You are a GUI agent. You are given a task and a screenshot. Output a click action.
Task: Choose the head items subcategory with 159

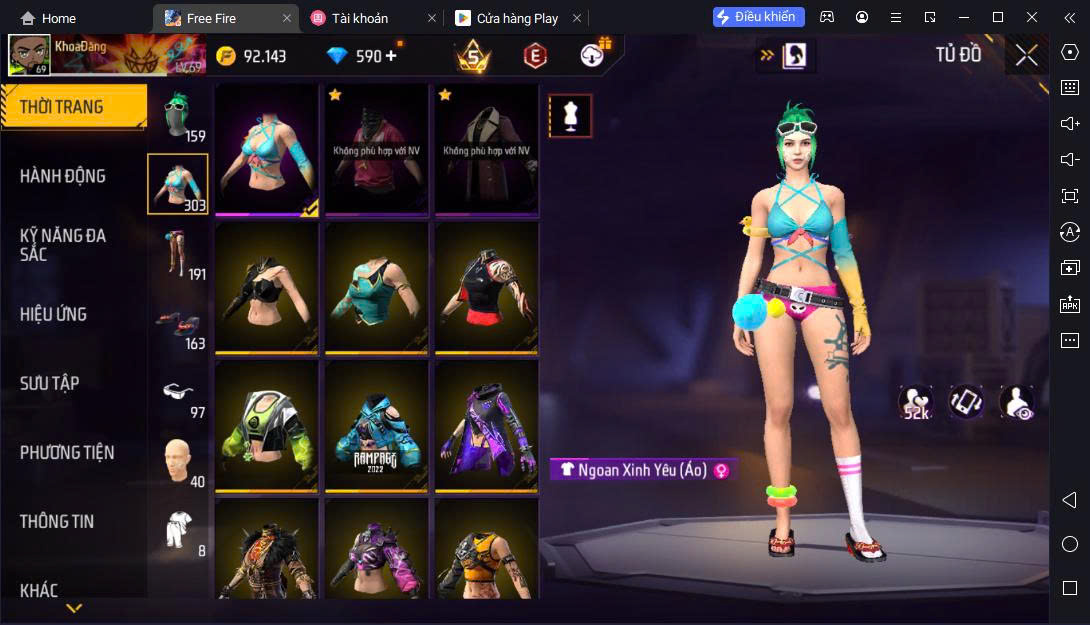179,117
